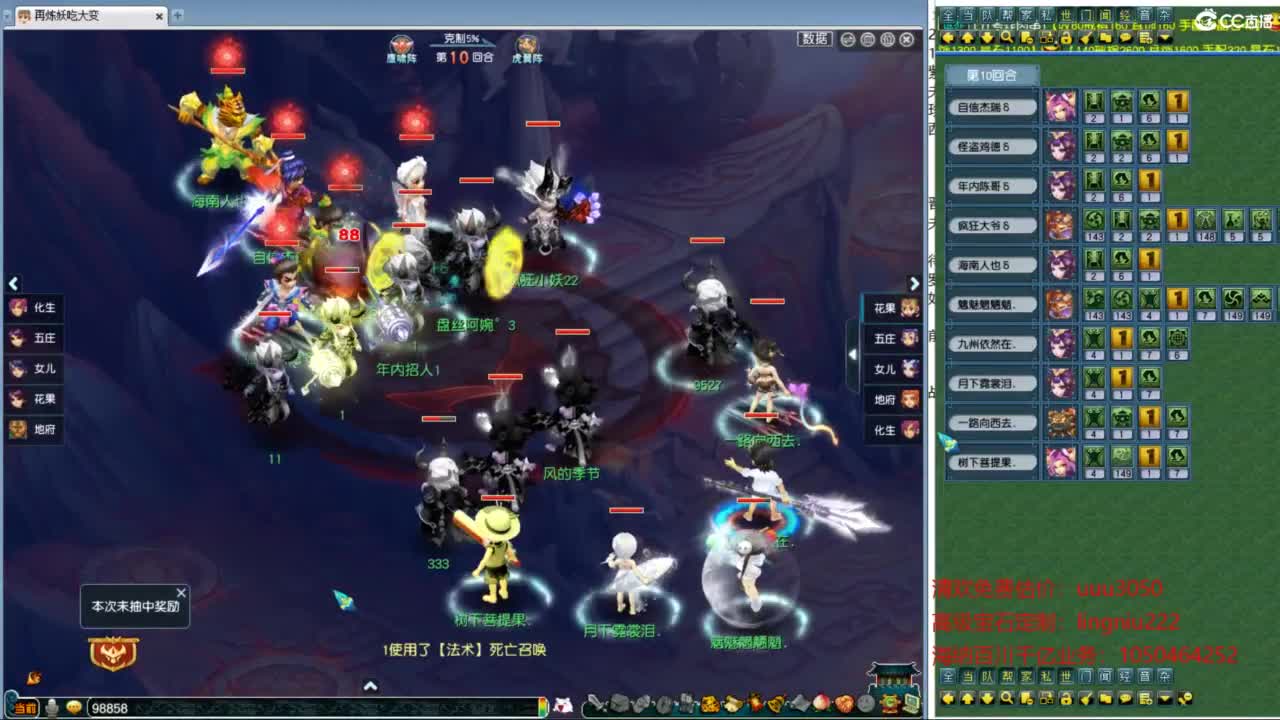Click the right chevron to expand the right sidebar
Image resolution: width=1280 pixels, height=720 pixels.
914,283
